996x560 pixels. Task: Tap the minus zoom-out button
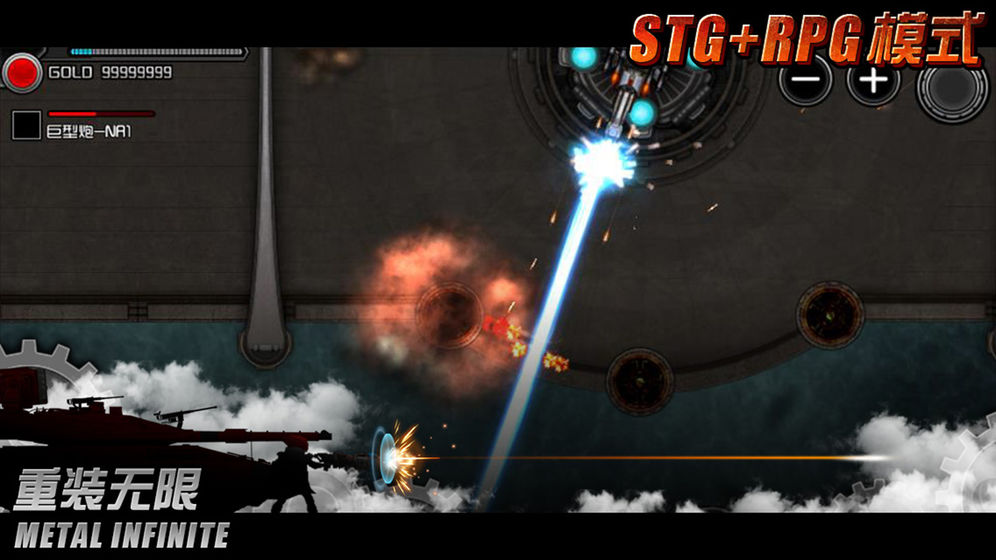click(x=805, y=79)
